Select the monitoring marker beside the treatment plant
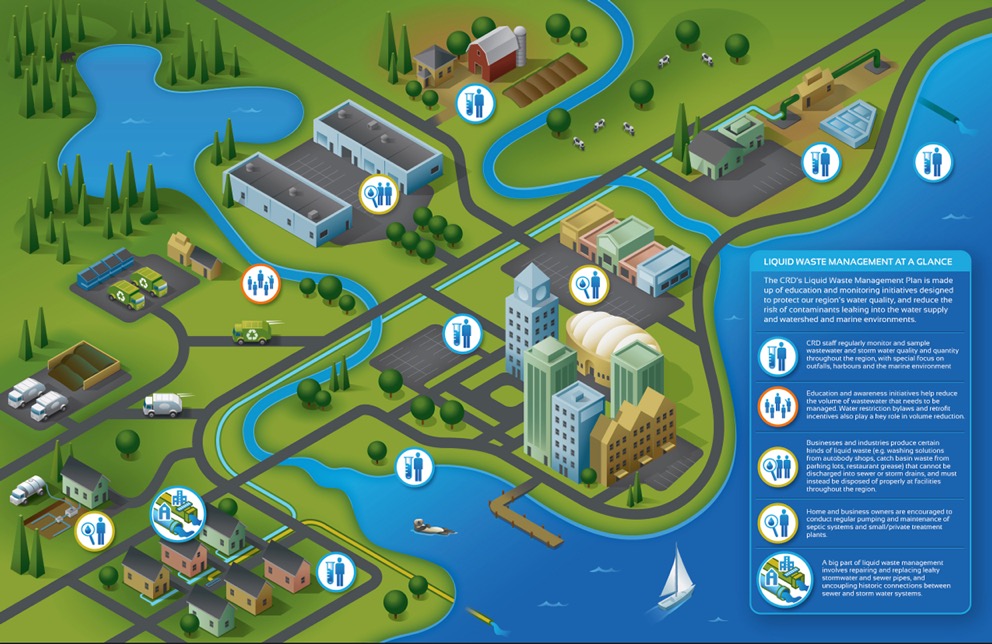 [821, 162]
